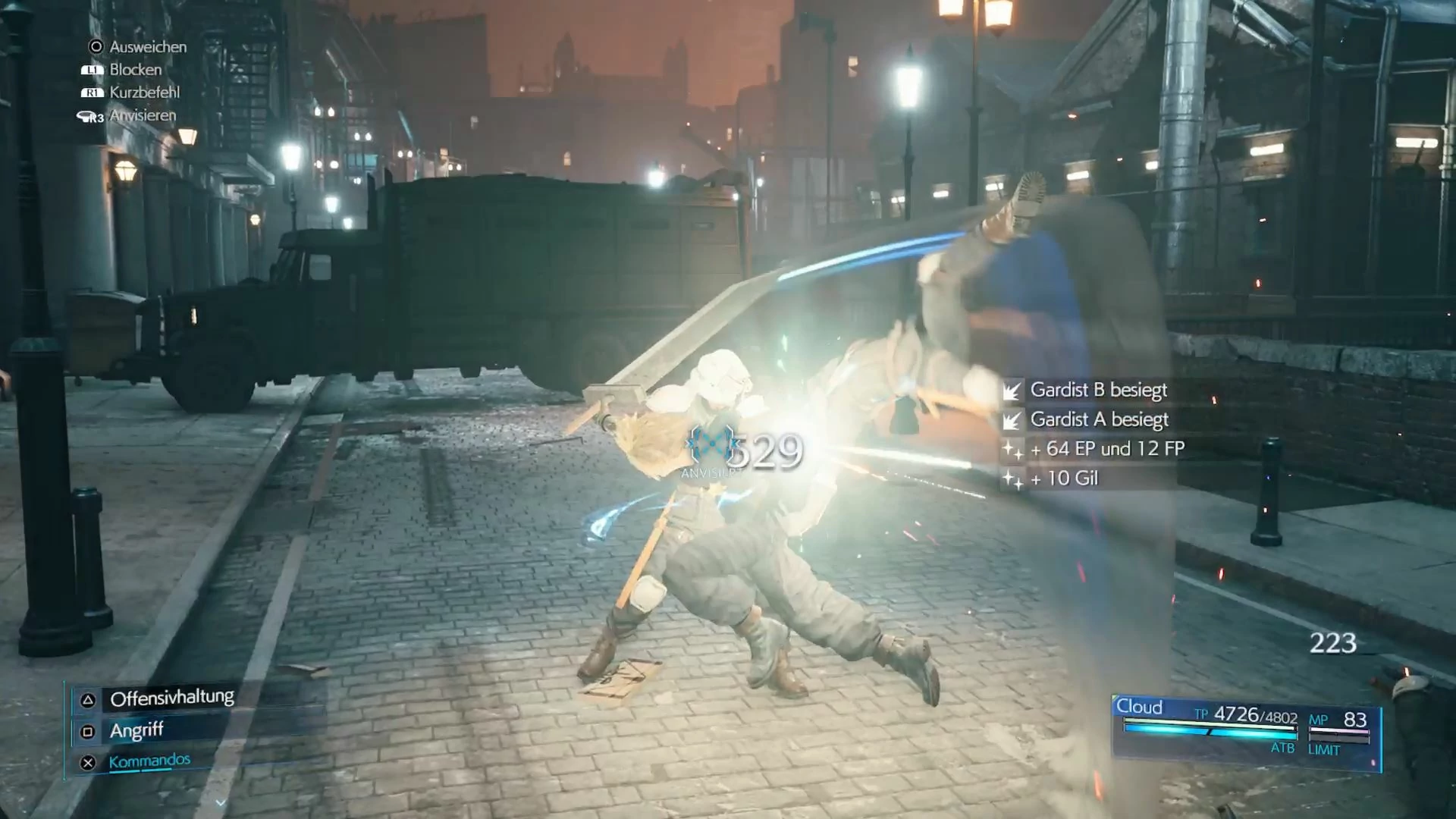Select Cloud's party status panel
Viewport: 1456px width, 819px height.
click(x=1245, y=731)
